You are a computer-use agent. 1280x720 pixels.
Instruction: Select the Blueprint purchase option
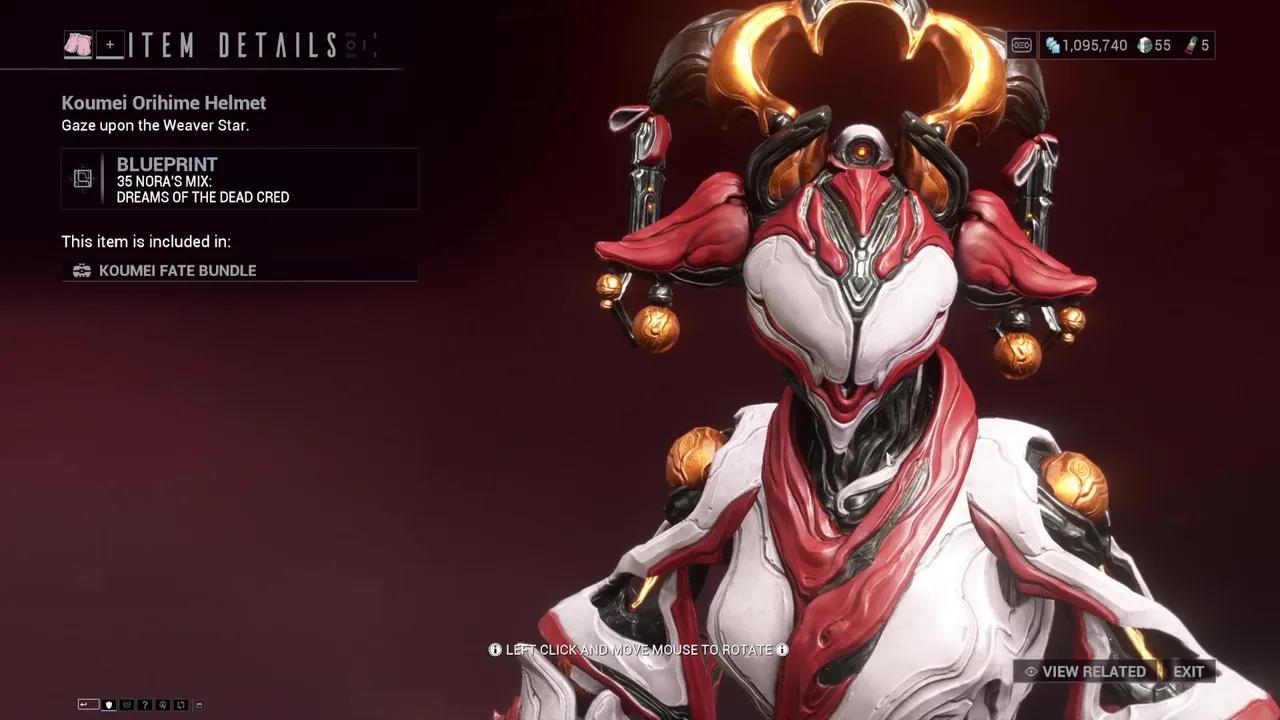(x=240, y=179)
